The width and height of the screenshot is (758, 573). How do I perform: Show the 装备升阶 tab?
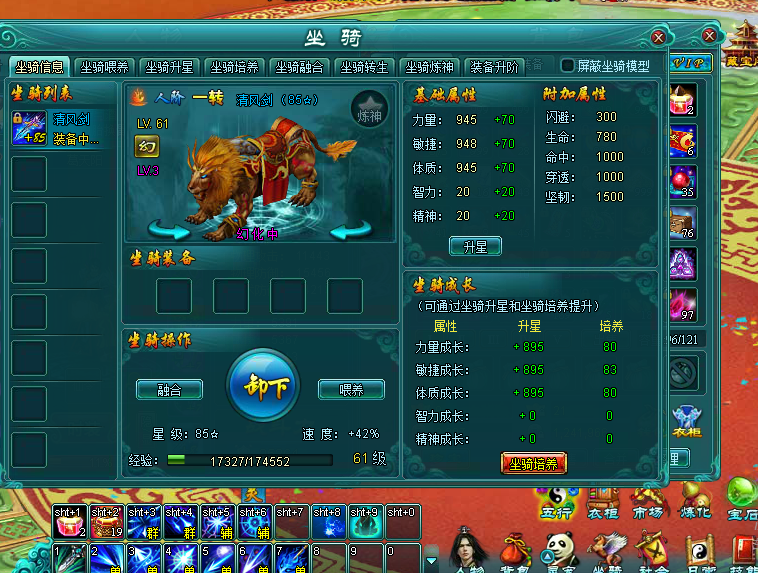coord(494,67)
